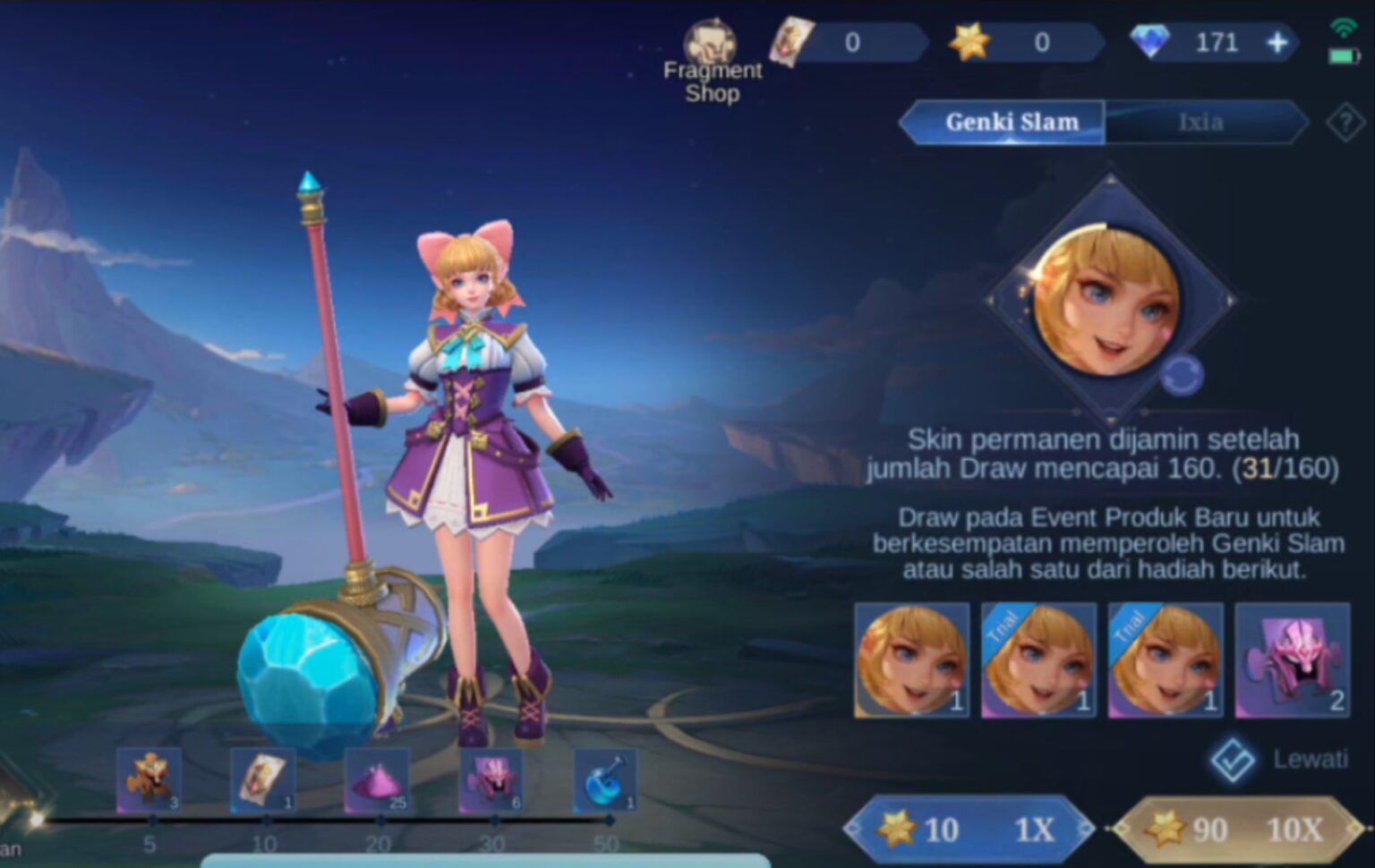Select the Genki Slam tab
This screenshot has height=868, width=1375.
pyautogui.click(x=1012, y=123)
